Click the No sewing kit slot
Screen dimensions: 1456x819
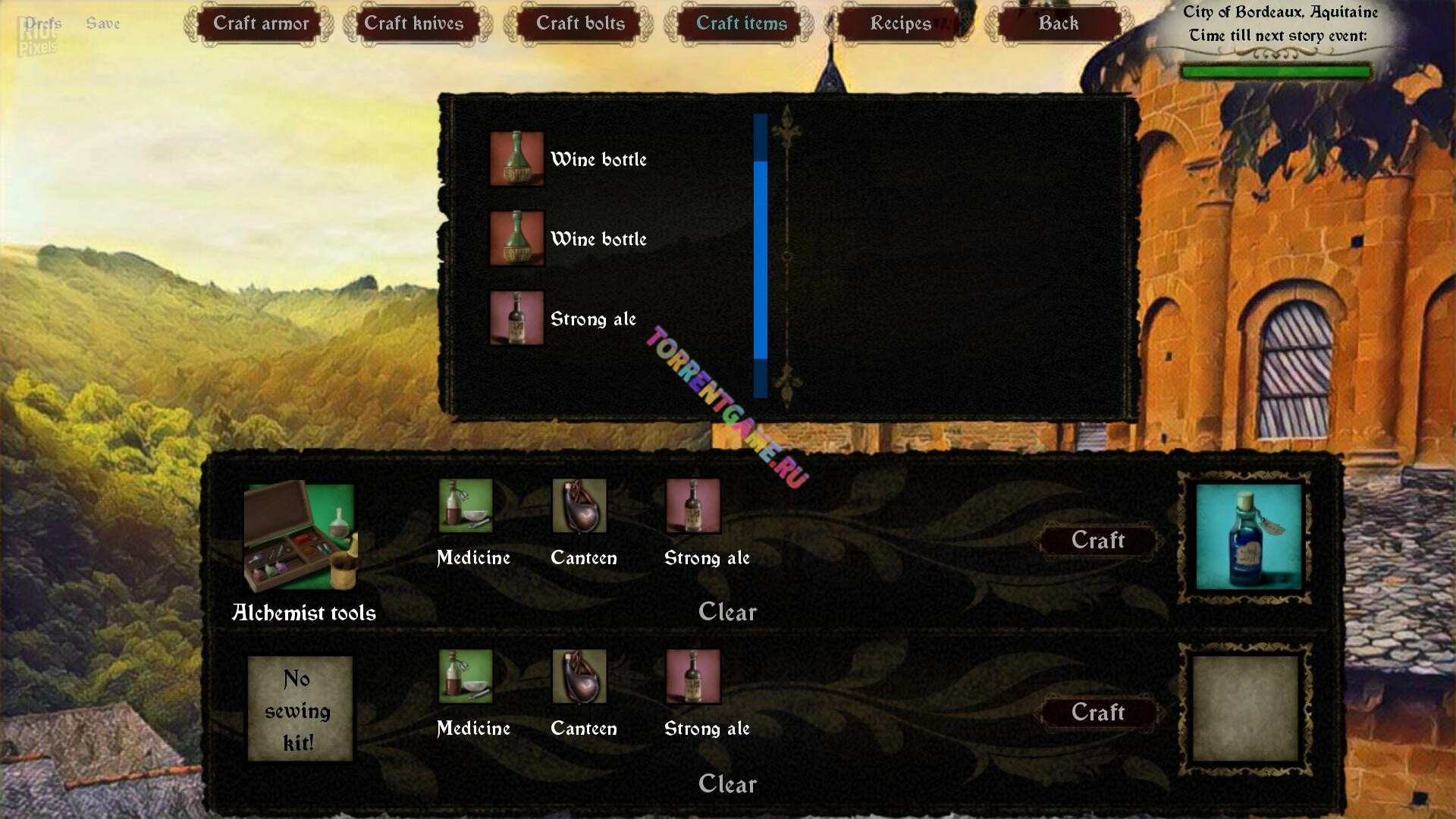[300, 708]
